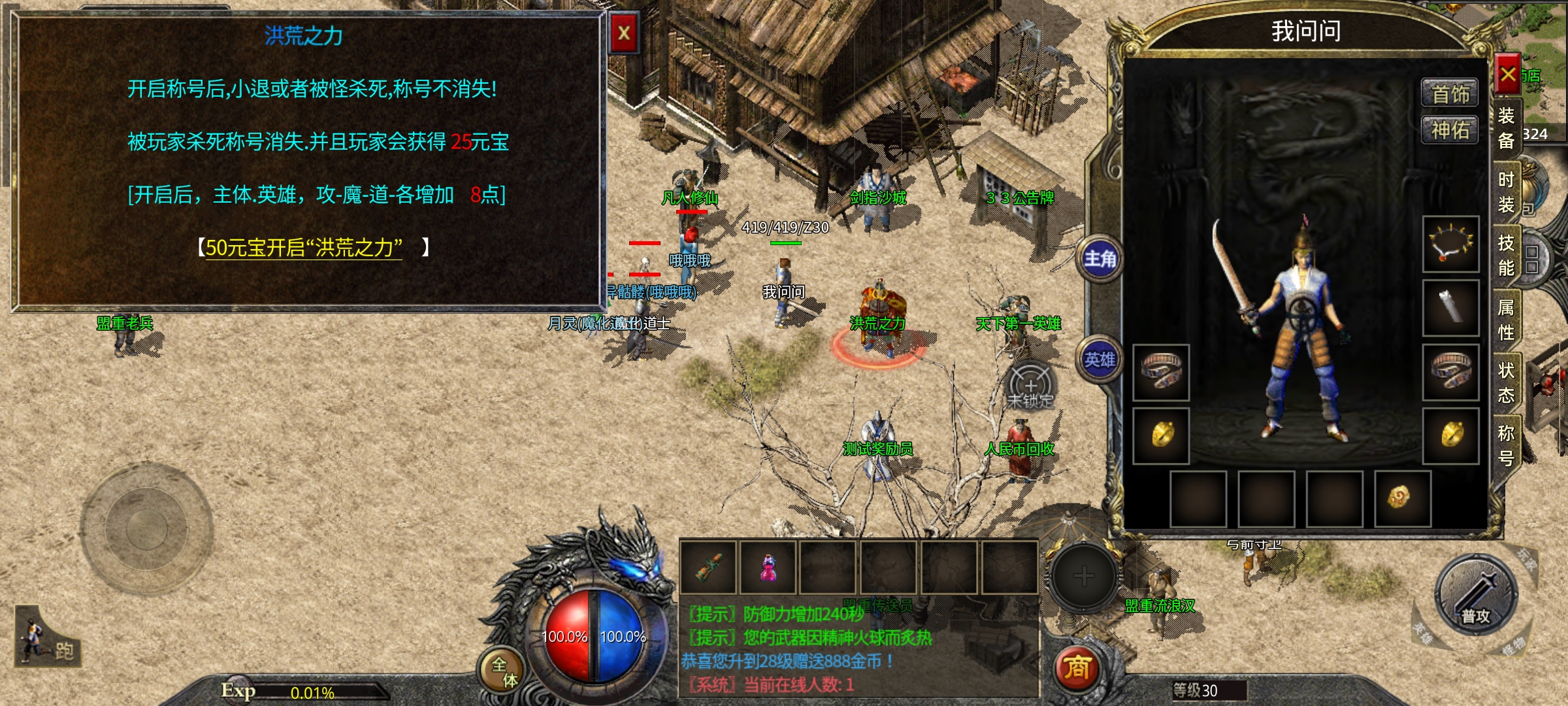
Task: Show the 状态 status tab
Action: (x=1506, y=383)
